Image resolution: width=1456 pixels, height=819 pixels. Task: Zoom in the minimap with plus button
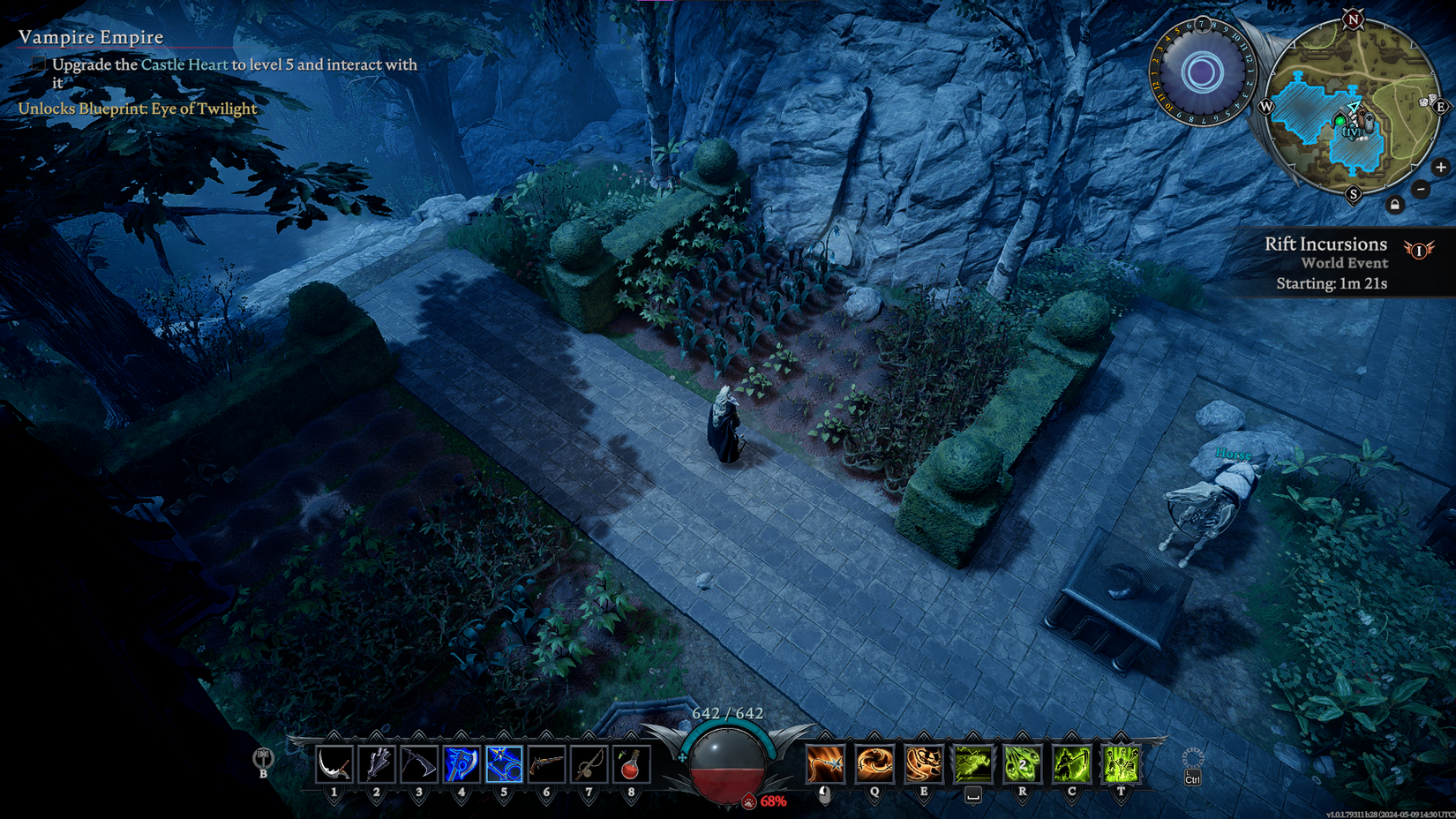coord(1441,167)
